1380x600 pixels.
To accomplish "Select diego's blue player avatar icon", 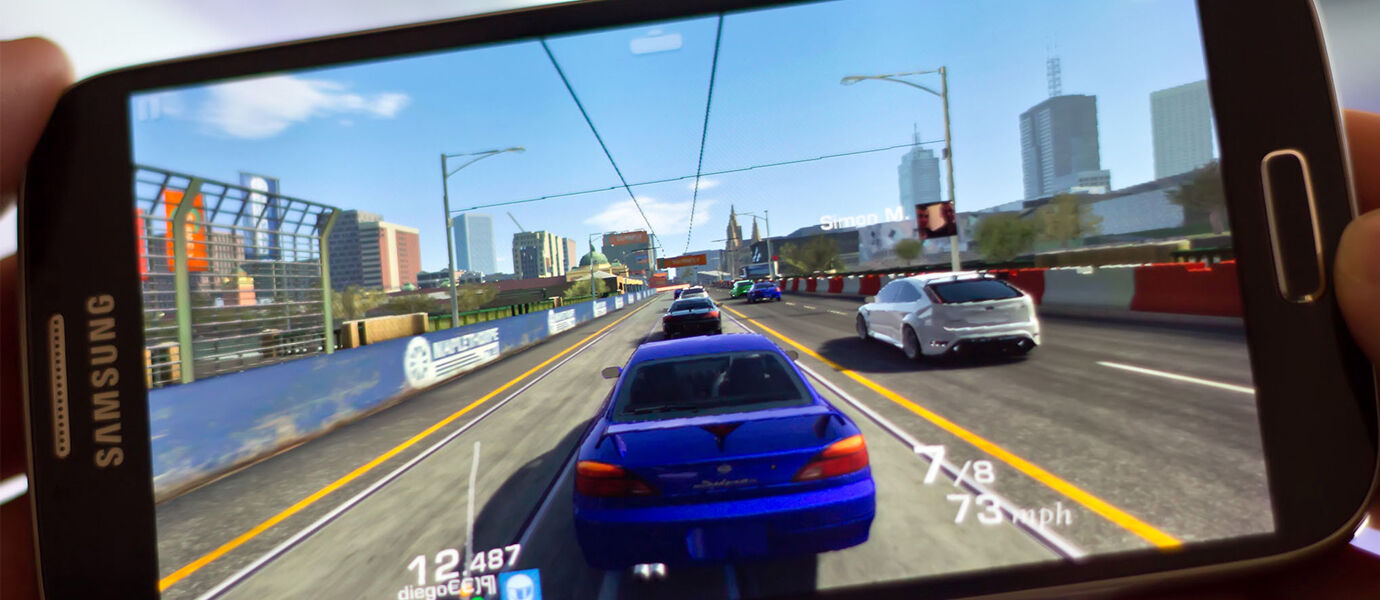I will (x=520, y=584).
